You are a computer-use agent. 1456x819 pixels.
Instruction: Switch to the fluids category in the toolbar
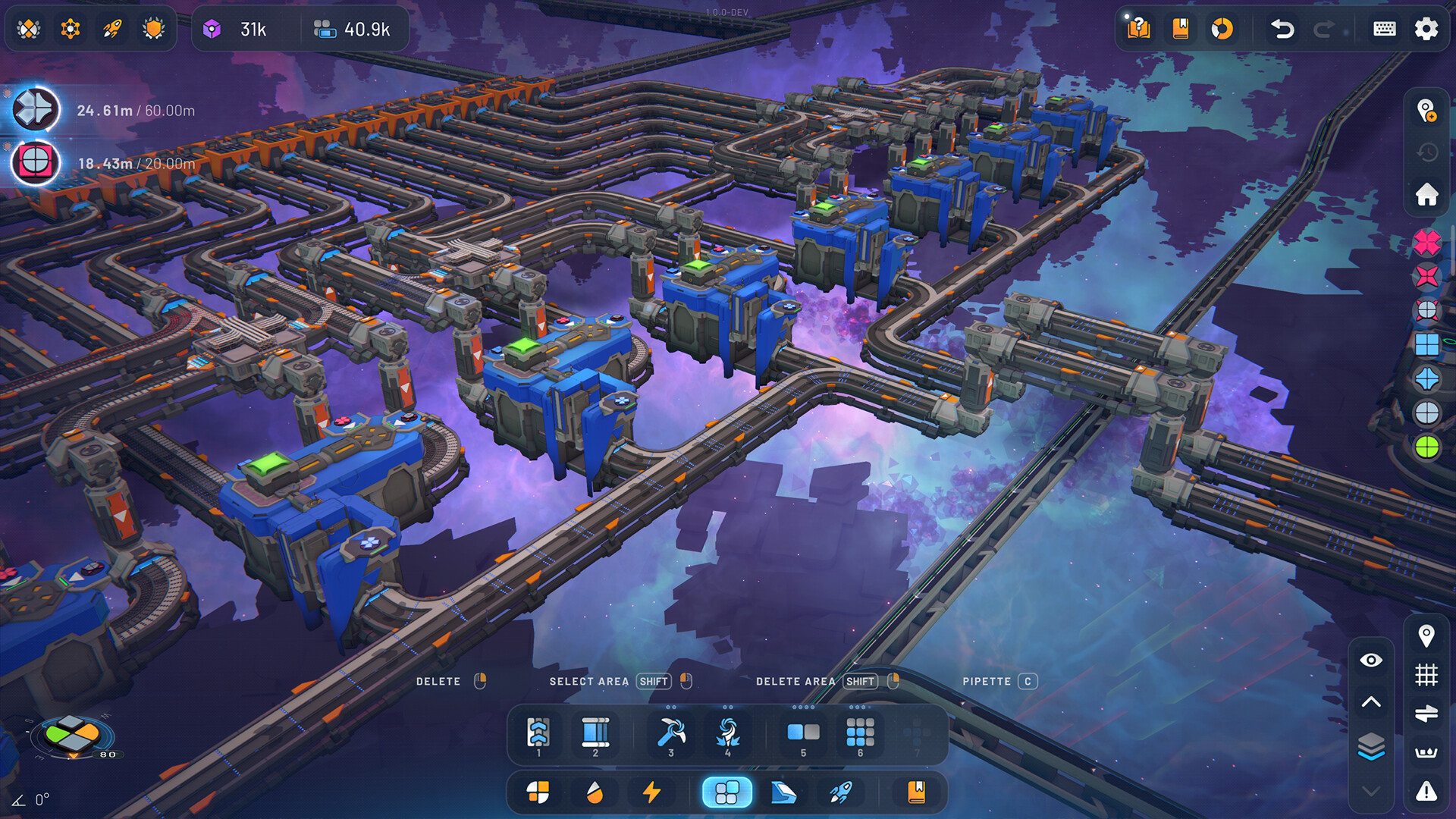595,792
